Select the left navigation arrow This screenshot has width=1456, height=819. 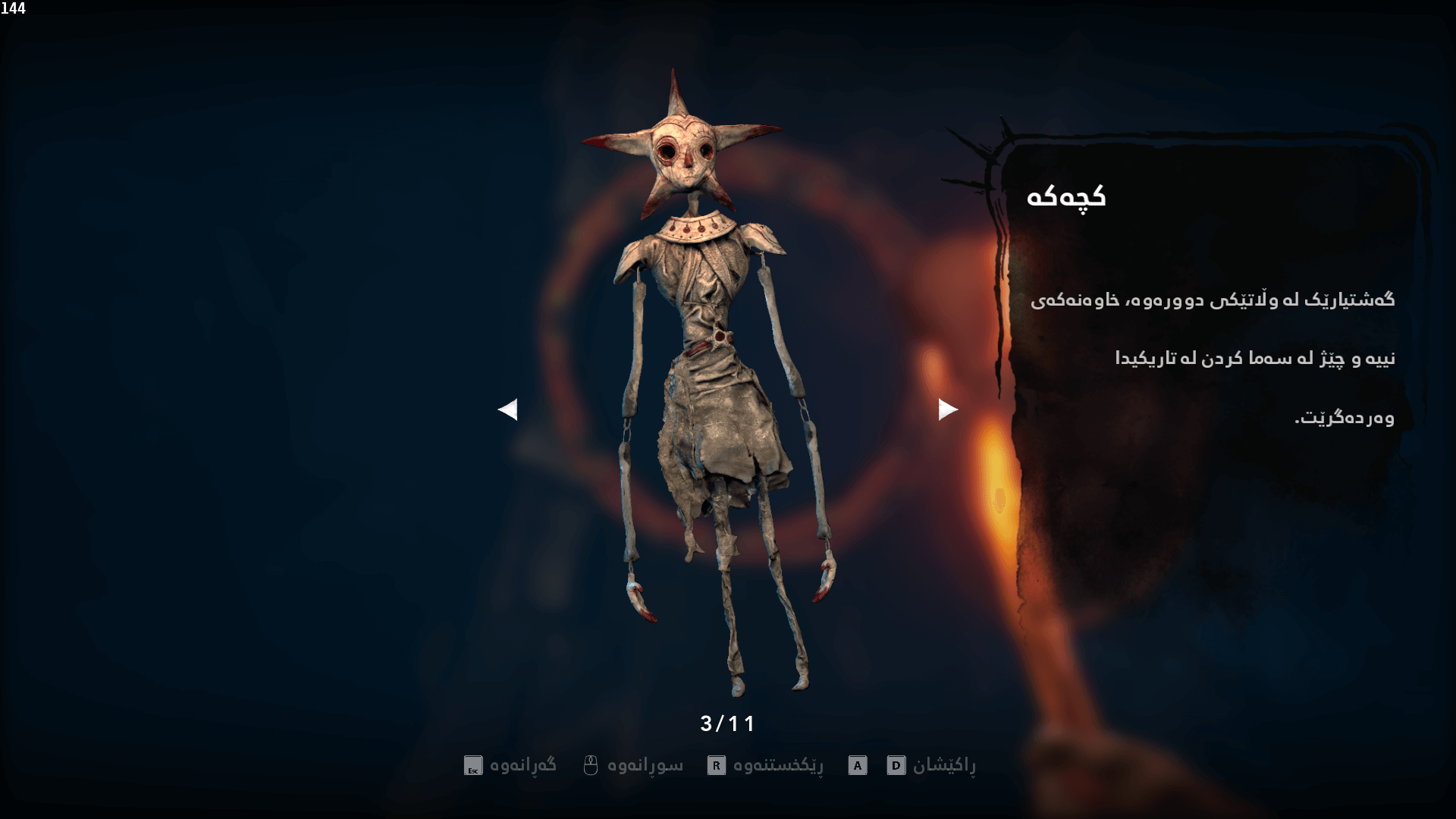click(x=508, y=409)
